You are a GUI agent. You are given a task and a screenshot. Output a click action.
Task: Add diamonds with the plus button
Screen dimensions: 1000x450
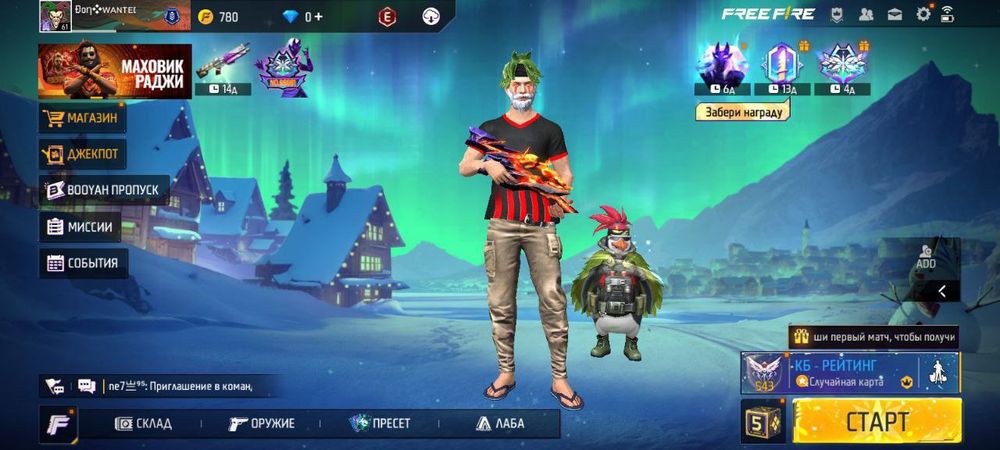point(319,16)
